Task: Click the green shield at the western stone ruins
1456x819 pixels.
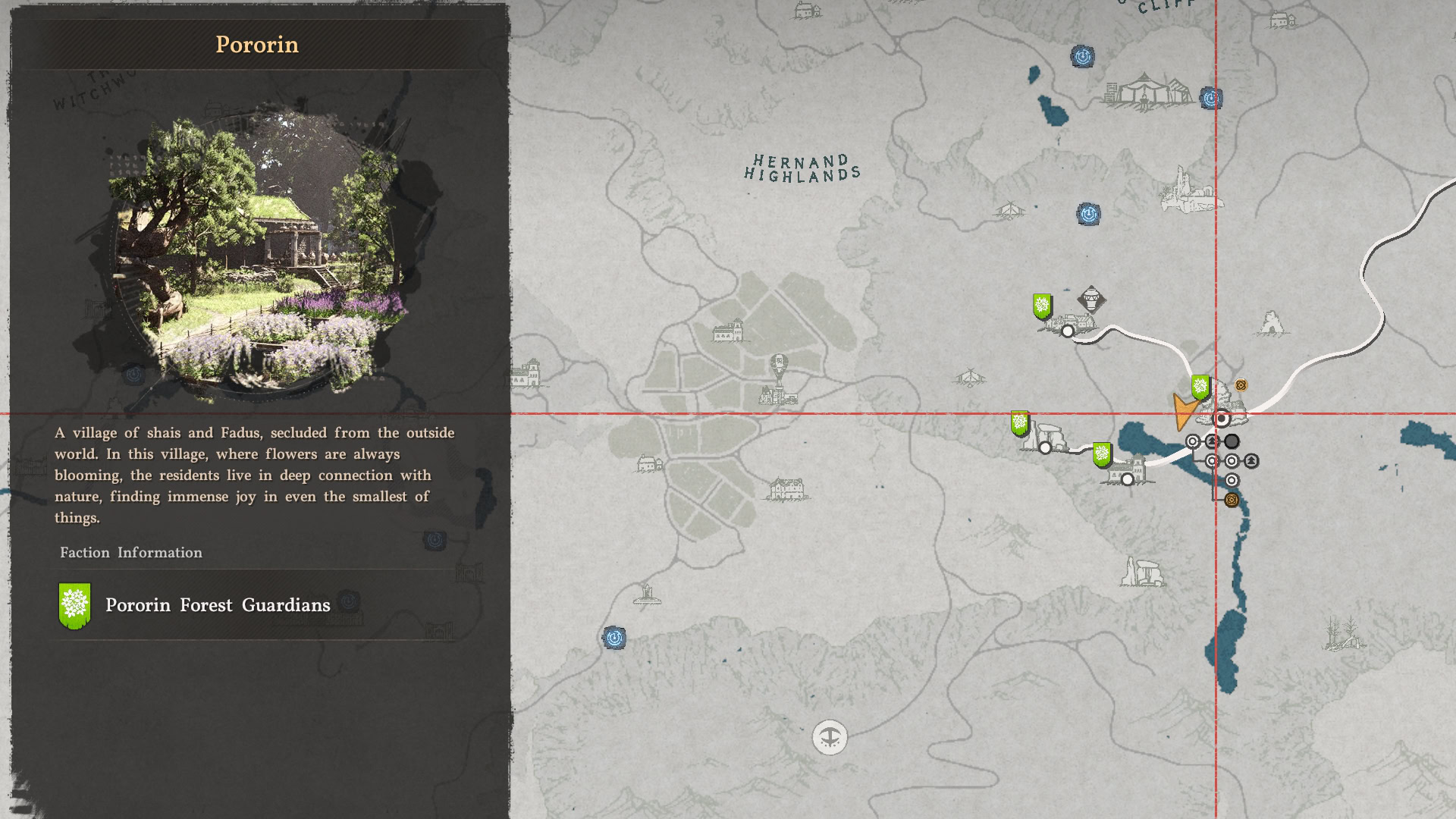Action: [x=1018, y=422]
